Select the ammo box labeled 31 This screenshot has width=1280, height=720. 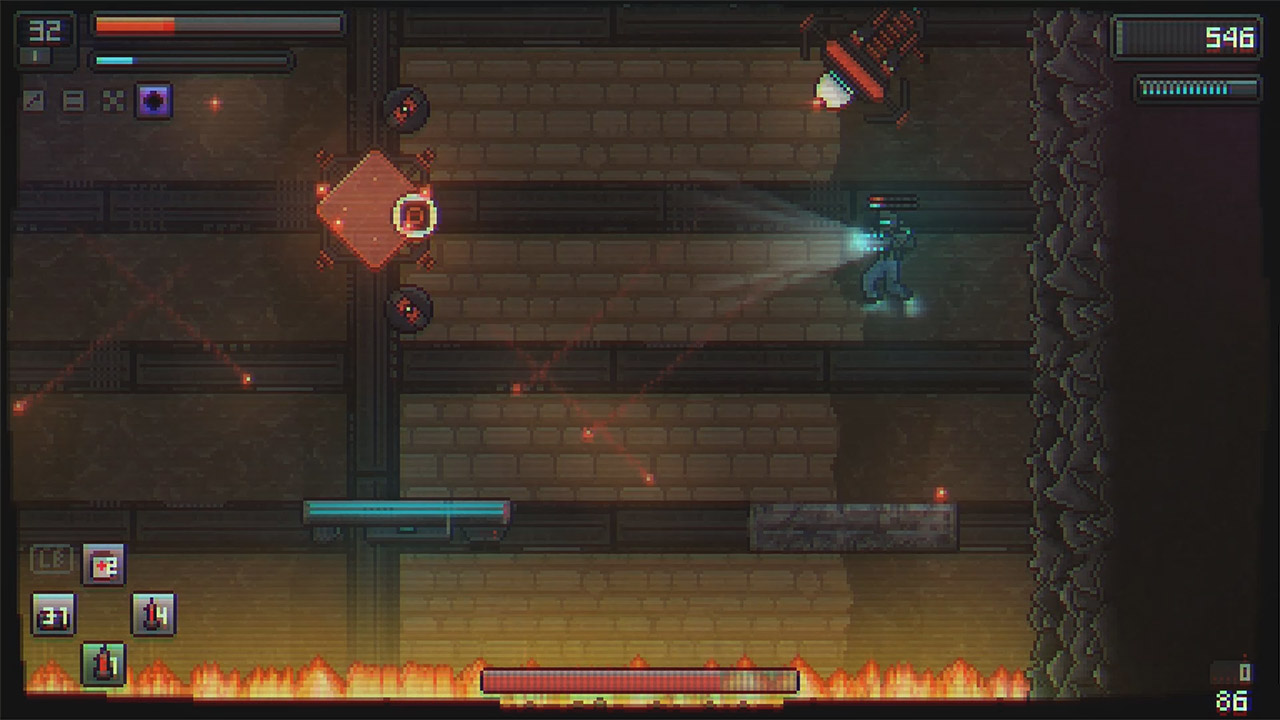pyautogui.click(x=55, y=615)
